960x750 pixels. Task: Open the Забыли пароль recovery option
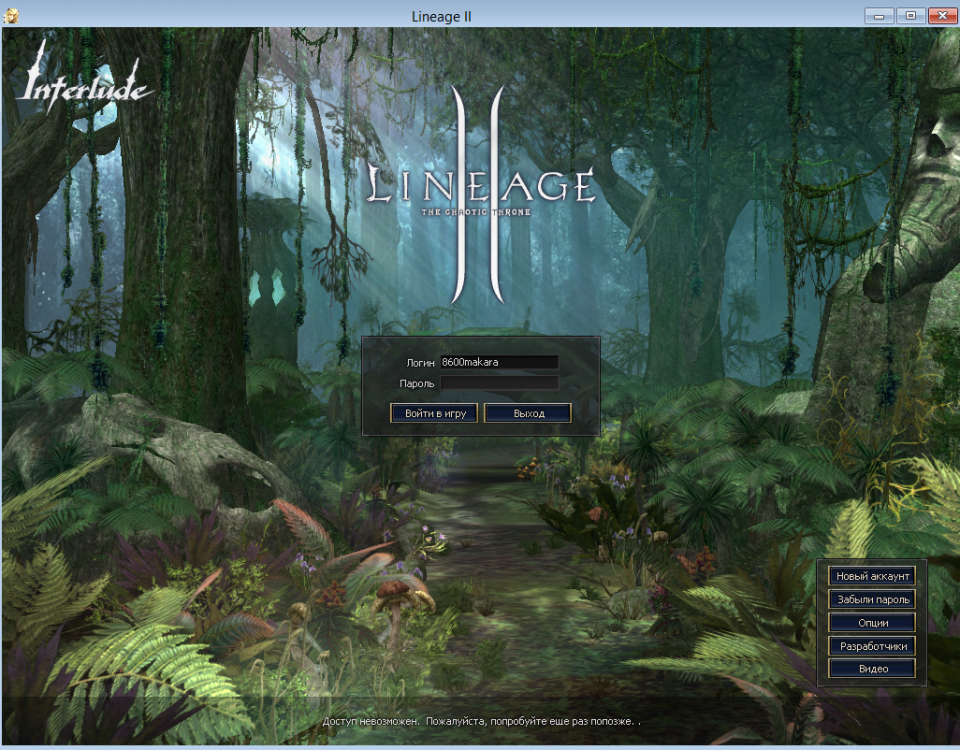[x=872, y=599]
